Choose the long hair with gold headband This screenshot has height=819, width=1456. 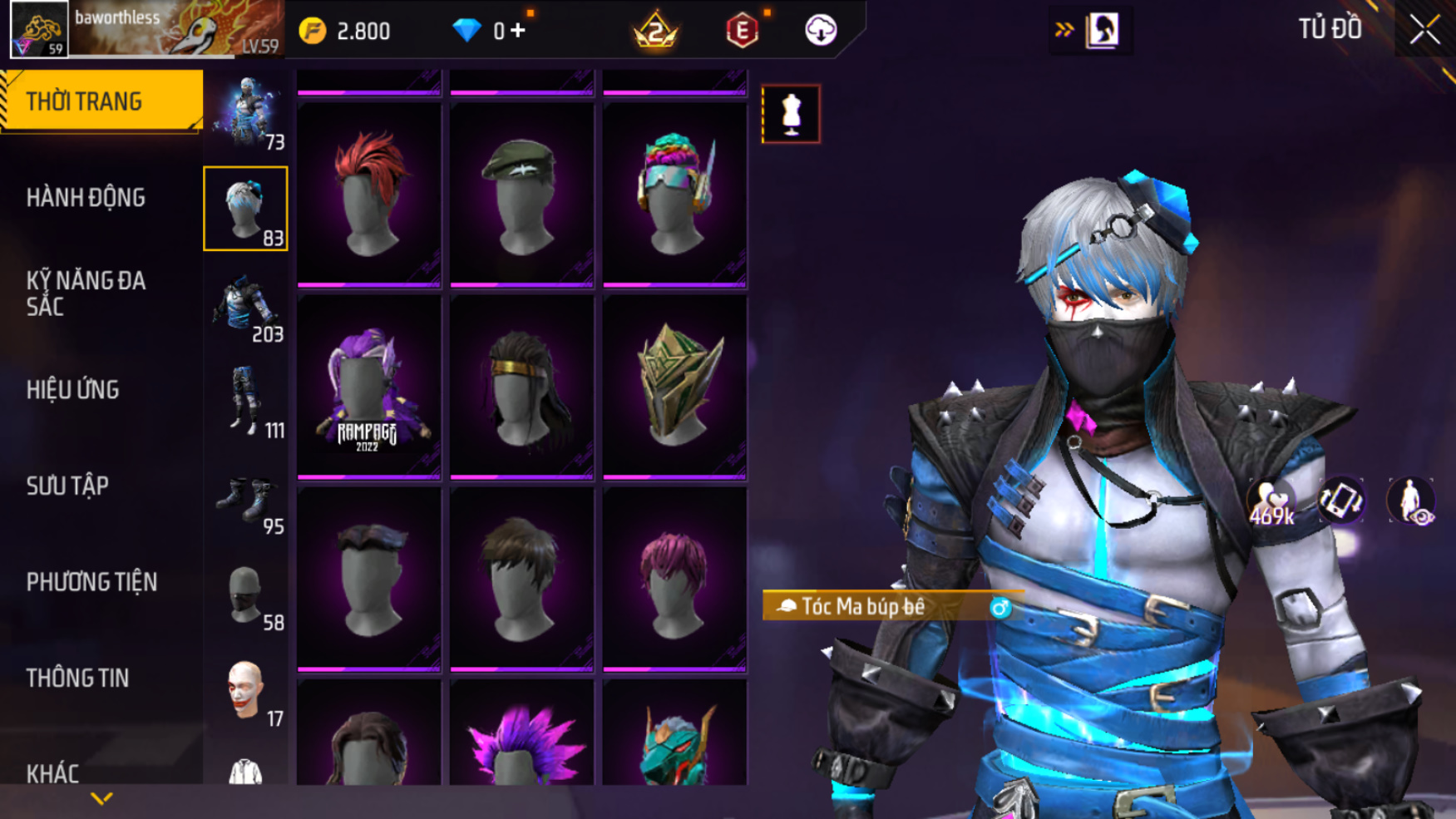pos(521,388)
